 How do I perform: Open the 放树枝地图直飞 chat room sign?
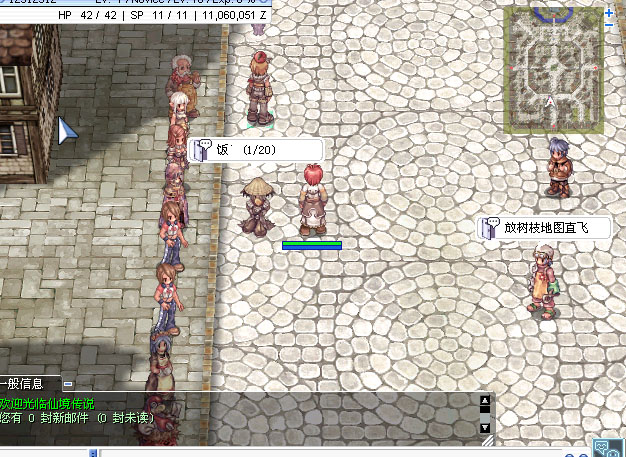click(545, 228)
